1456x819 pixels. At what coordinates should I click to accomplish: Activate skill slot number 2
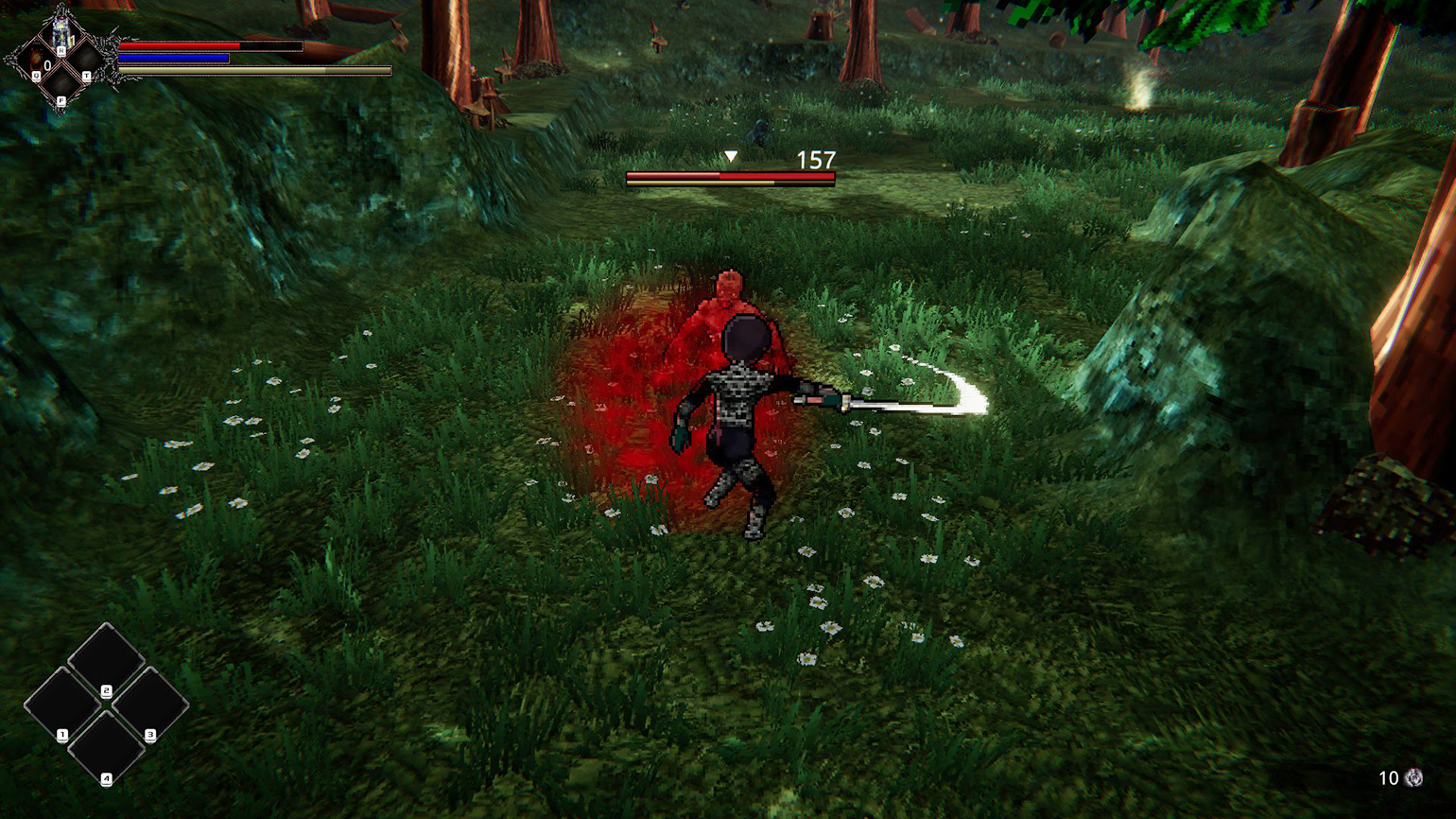tap(106, 660)
